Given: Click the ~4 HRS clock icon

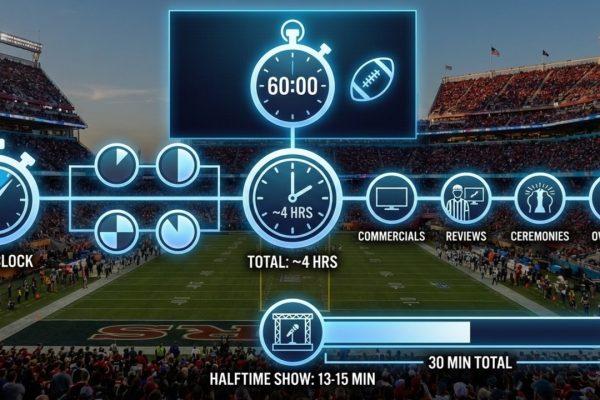Looking at the screenshot, I should [292, 197].
